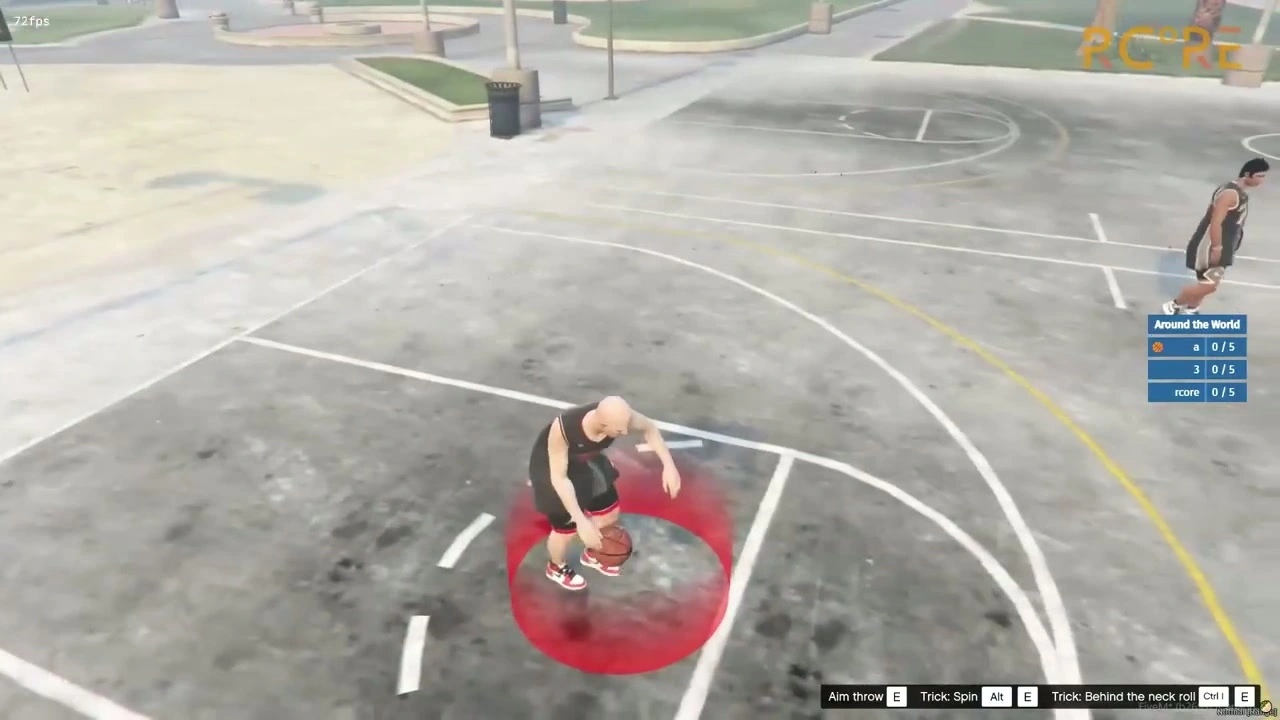Screen dimensions: 1280x720
Task: Click the "Around the World" panel header
Action: 1197,324
